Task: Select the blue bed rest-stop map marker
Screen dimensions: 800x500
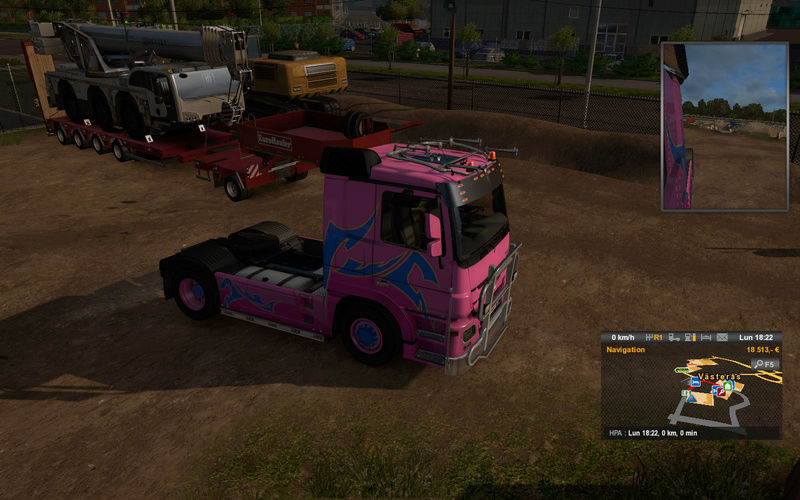Action: click(x=695, y=382)
